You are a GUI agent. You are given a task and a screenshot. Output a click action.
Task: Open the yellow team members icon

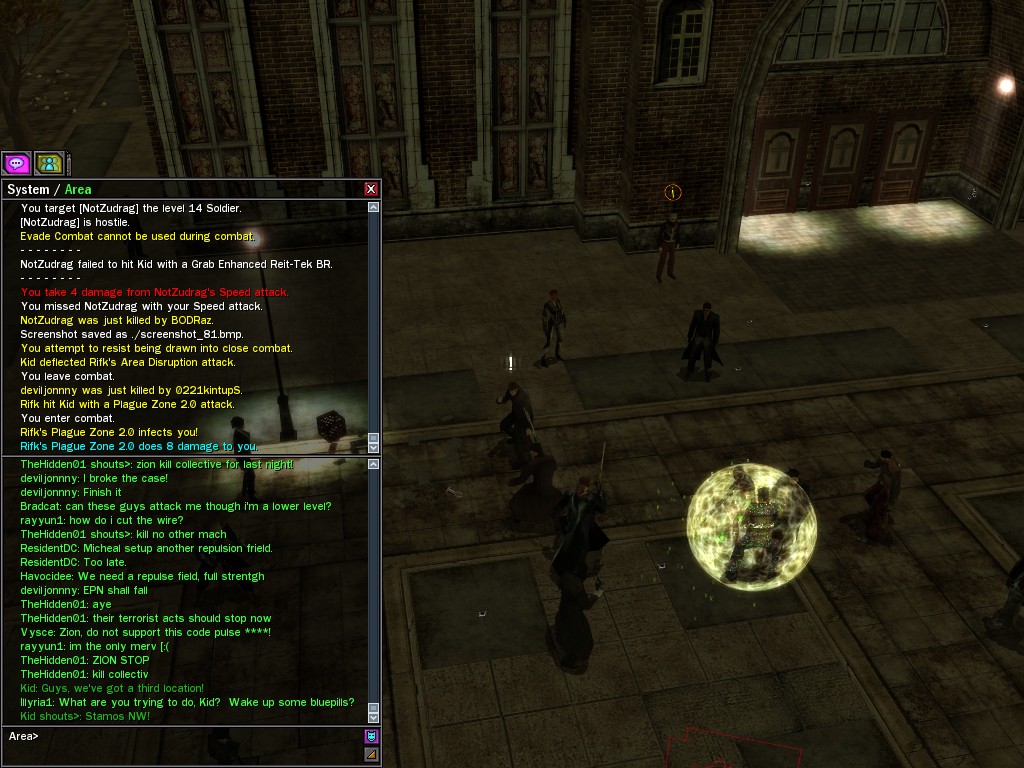click(x=49, y=163)
